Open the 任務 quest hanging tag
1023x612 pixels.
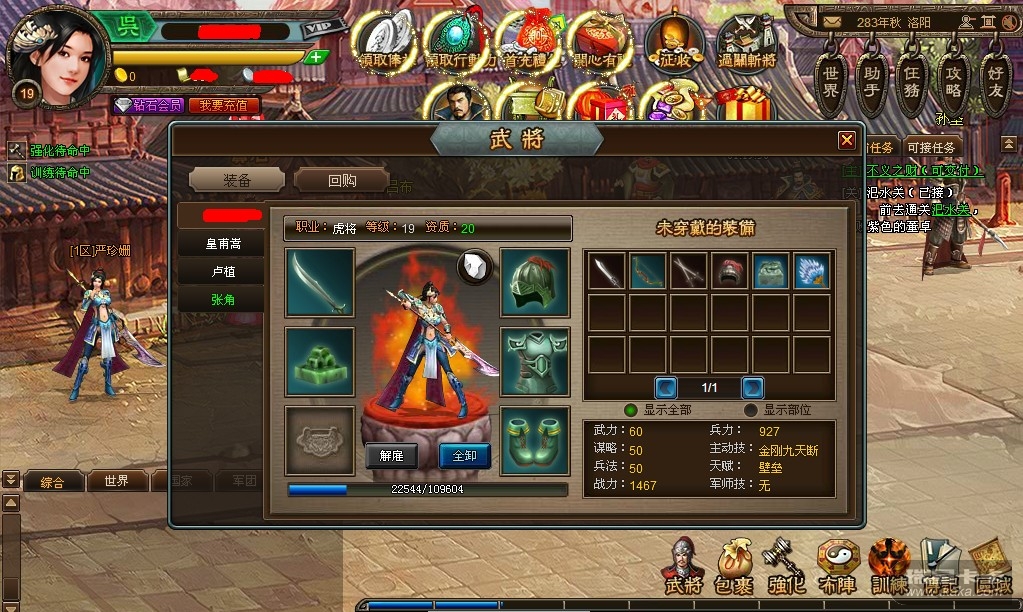911,83
